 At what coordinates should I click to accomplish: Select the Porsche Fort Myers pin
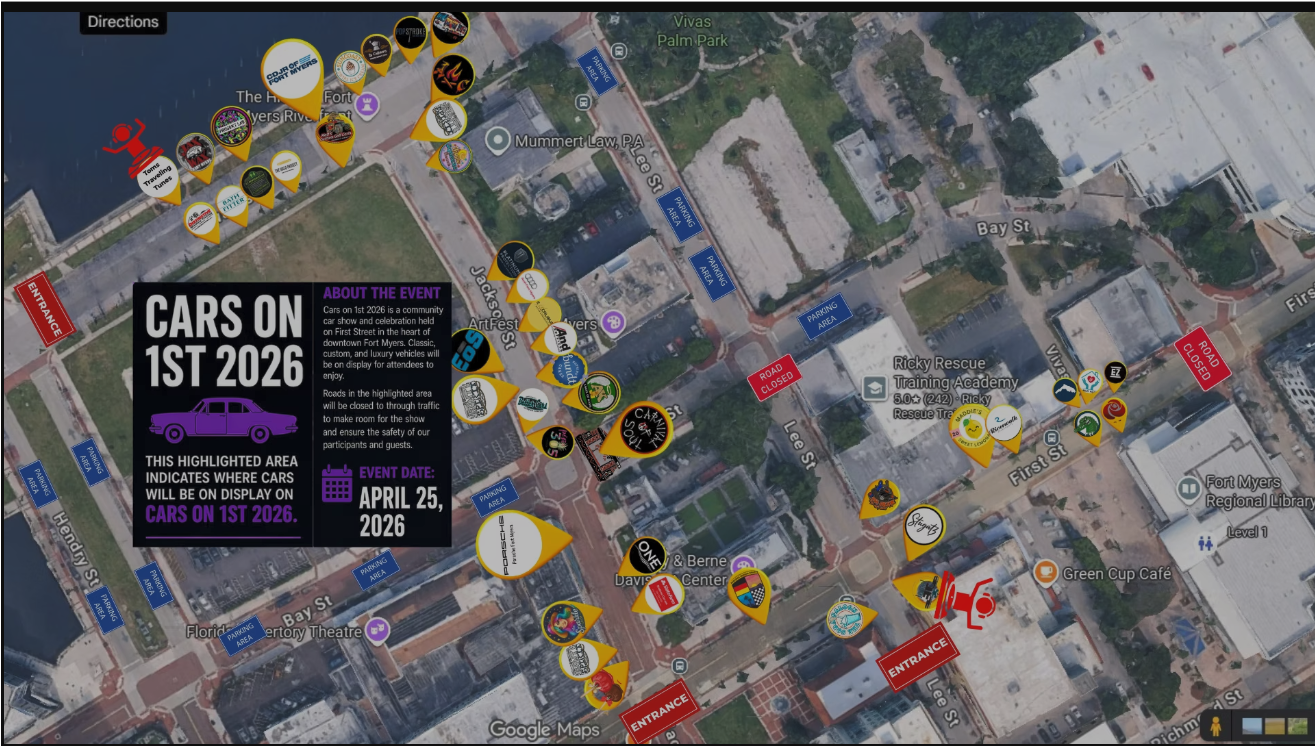(510, 541)
